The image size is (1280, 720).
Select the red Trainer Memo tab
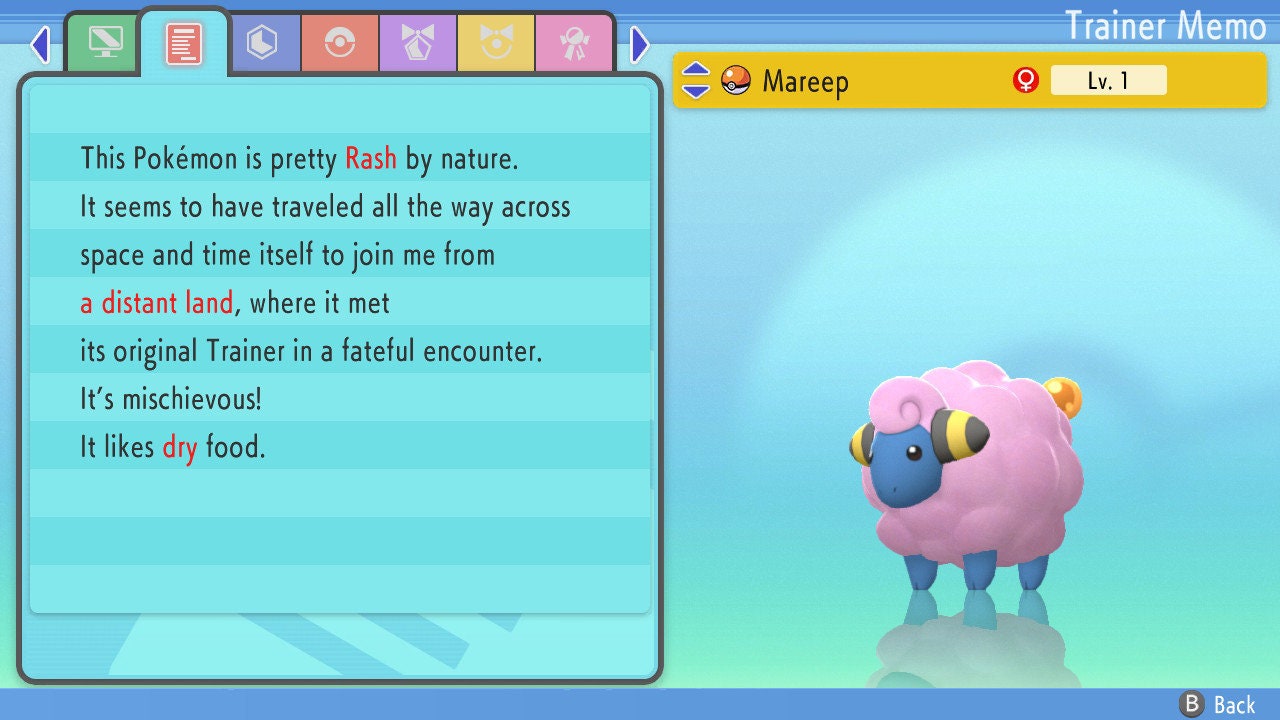(184, 43)
